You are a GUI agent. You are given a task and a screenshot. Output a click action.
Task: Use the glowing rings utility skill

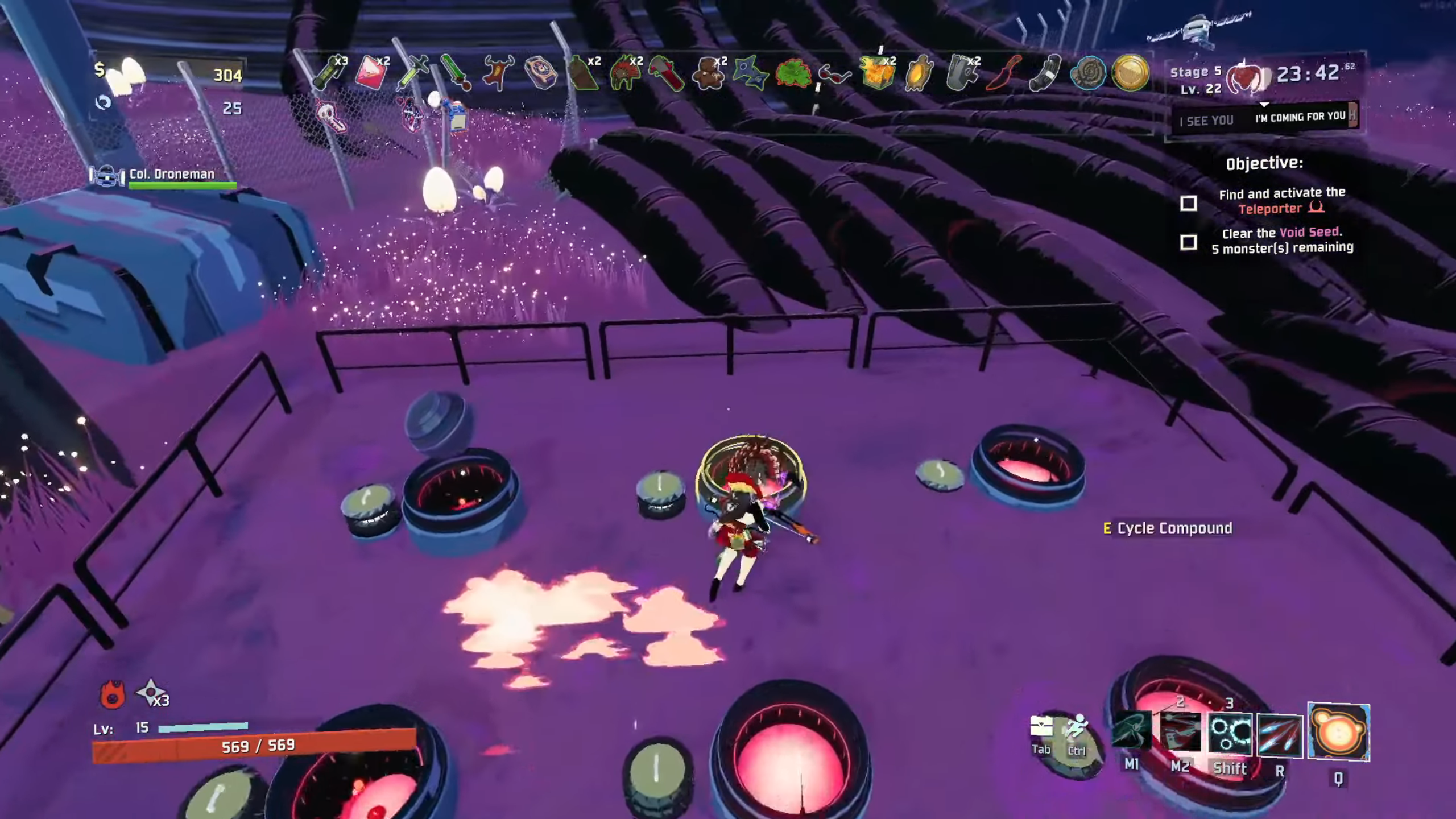tap(1230, 734)
